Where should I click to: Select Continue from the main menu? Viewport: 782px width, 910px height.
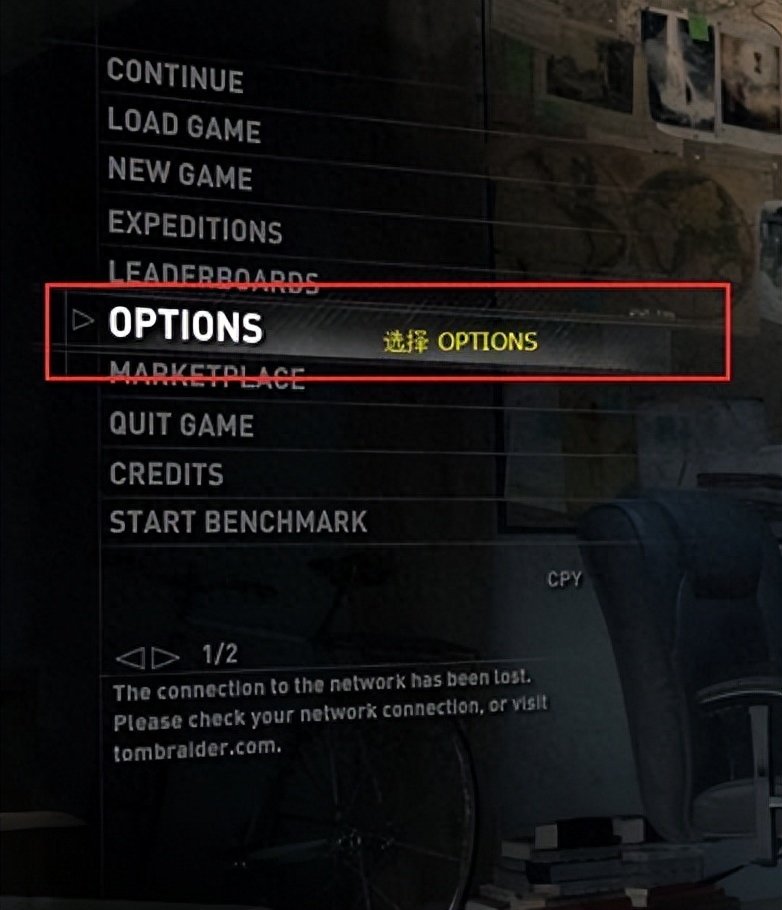tap(175, 76)
